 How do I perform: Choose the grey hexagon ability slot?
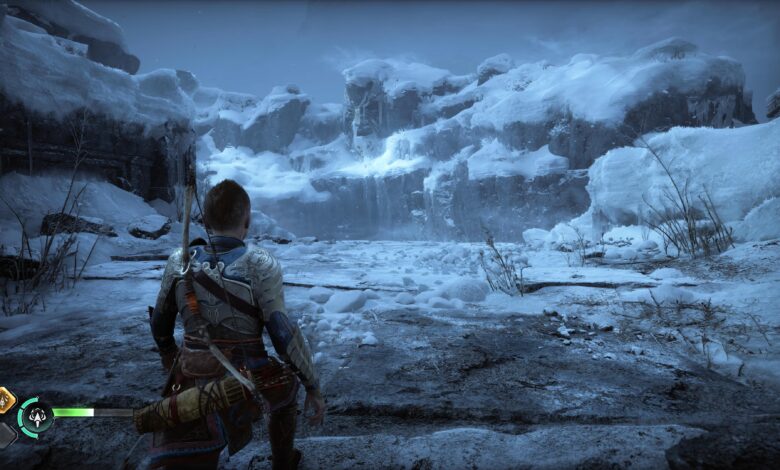click(x=5, y=435)
